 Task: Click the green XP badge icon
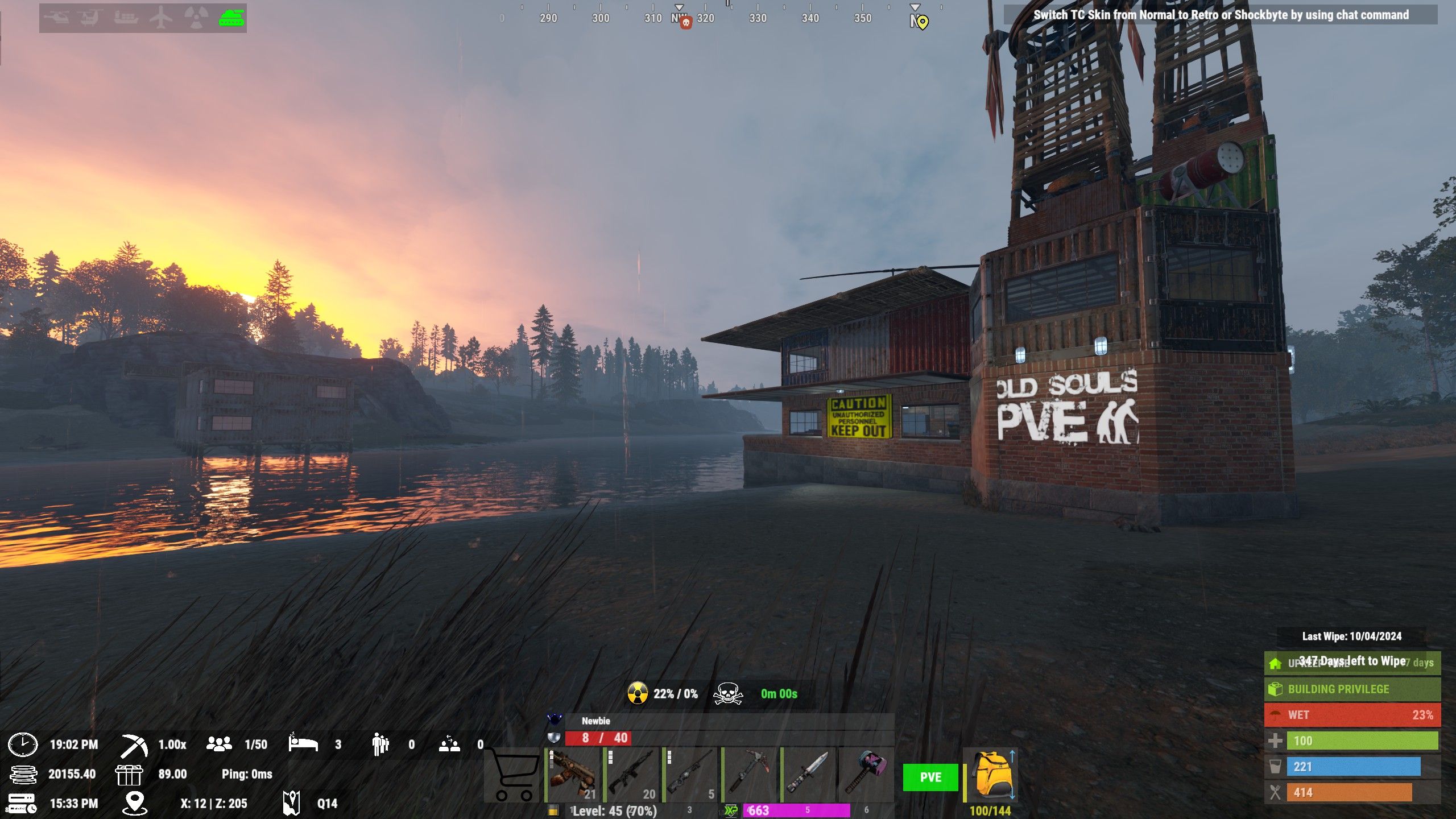731,810
